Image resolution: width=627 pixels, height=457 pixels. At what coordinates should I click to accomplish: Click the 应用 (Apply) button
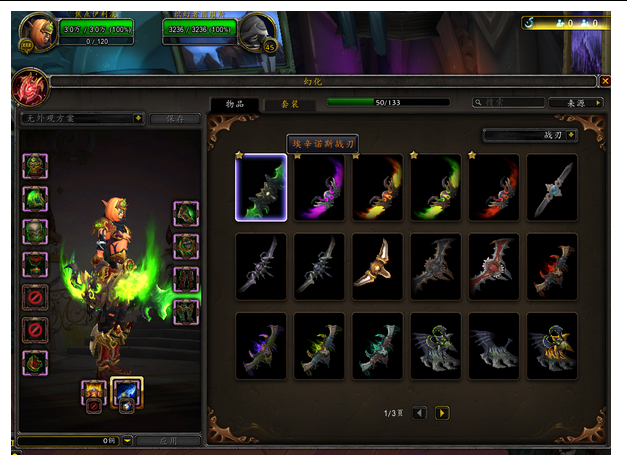(167, 440)
